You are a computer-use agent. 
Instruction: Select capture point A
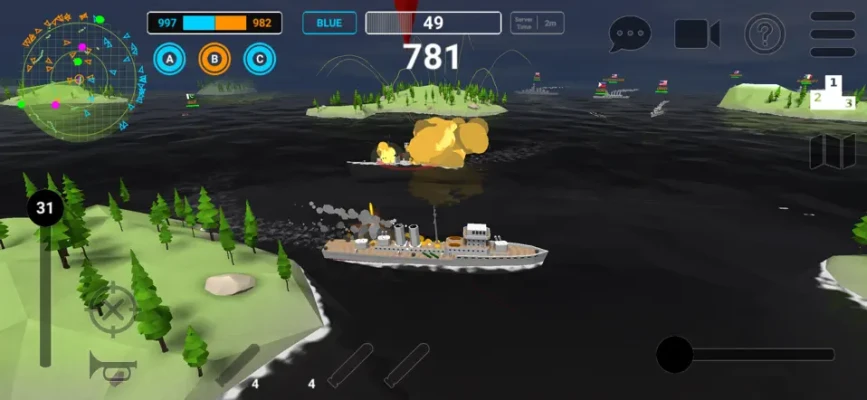click(x=169, y=60)
